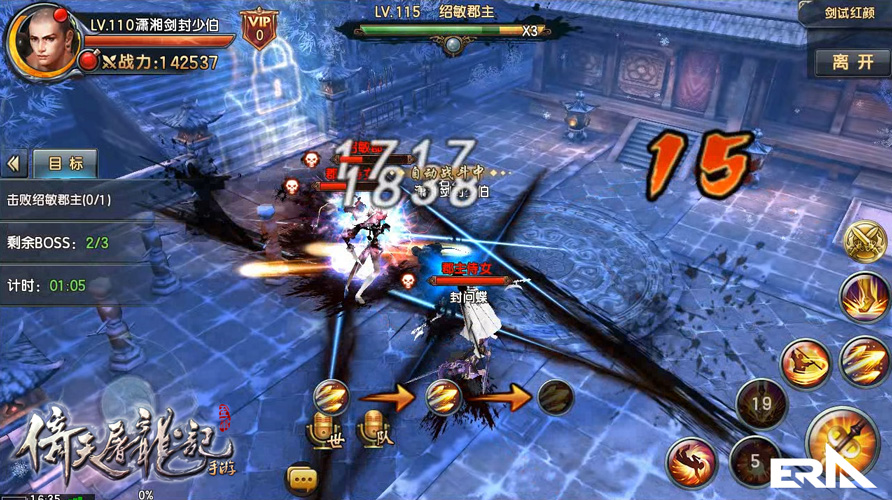Open the chat speech-bubble button

point(300,474)
